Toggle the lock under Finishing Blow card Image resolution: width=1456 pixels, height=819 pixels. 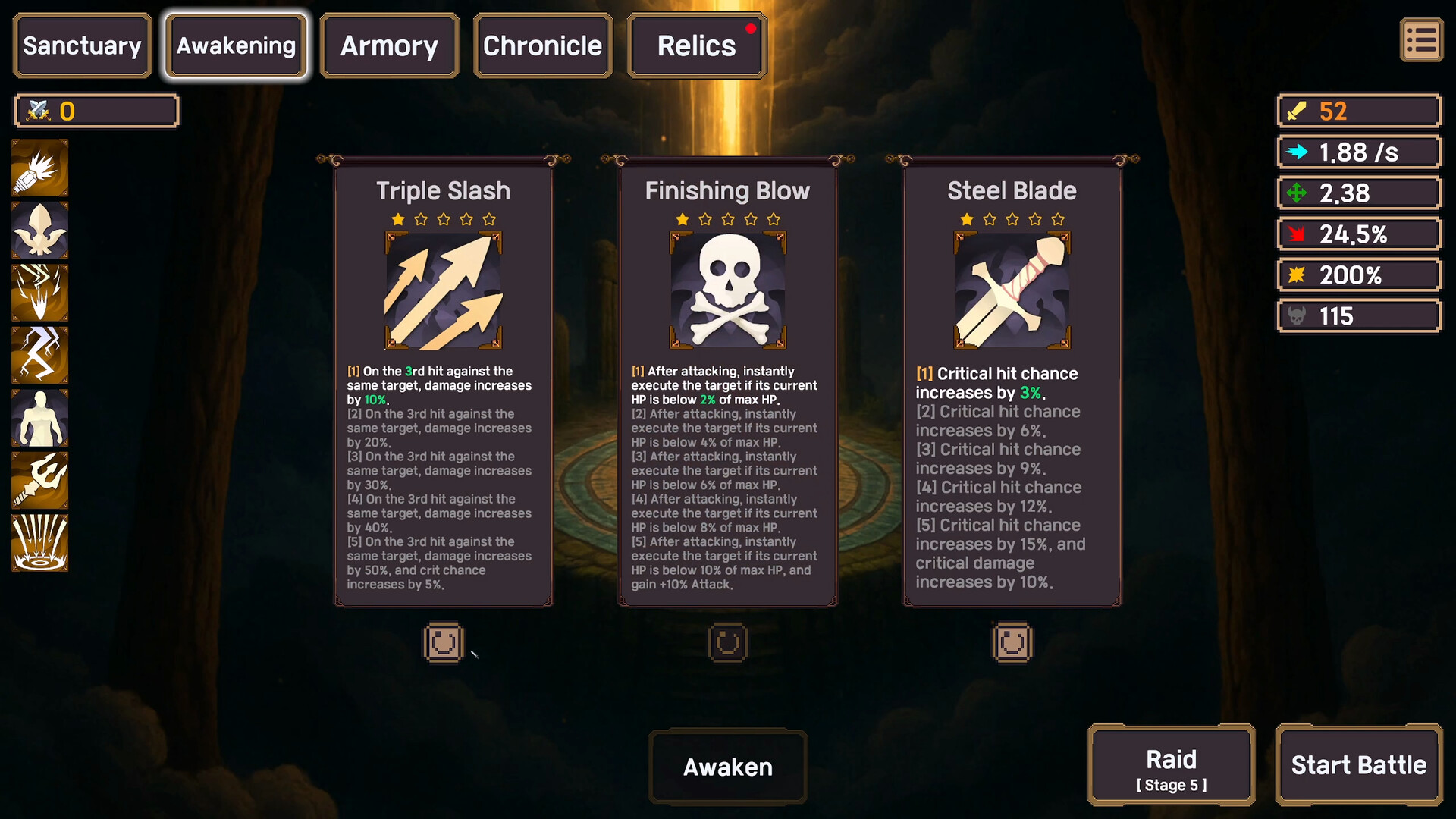coord(726,642)
